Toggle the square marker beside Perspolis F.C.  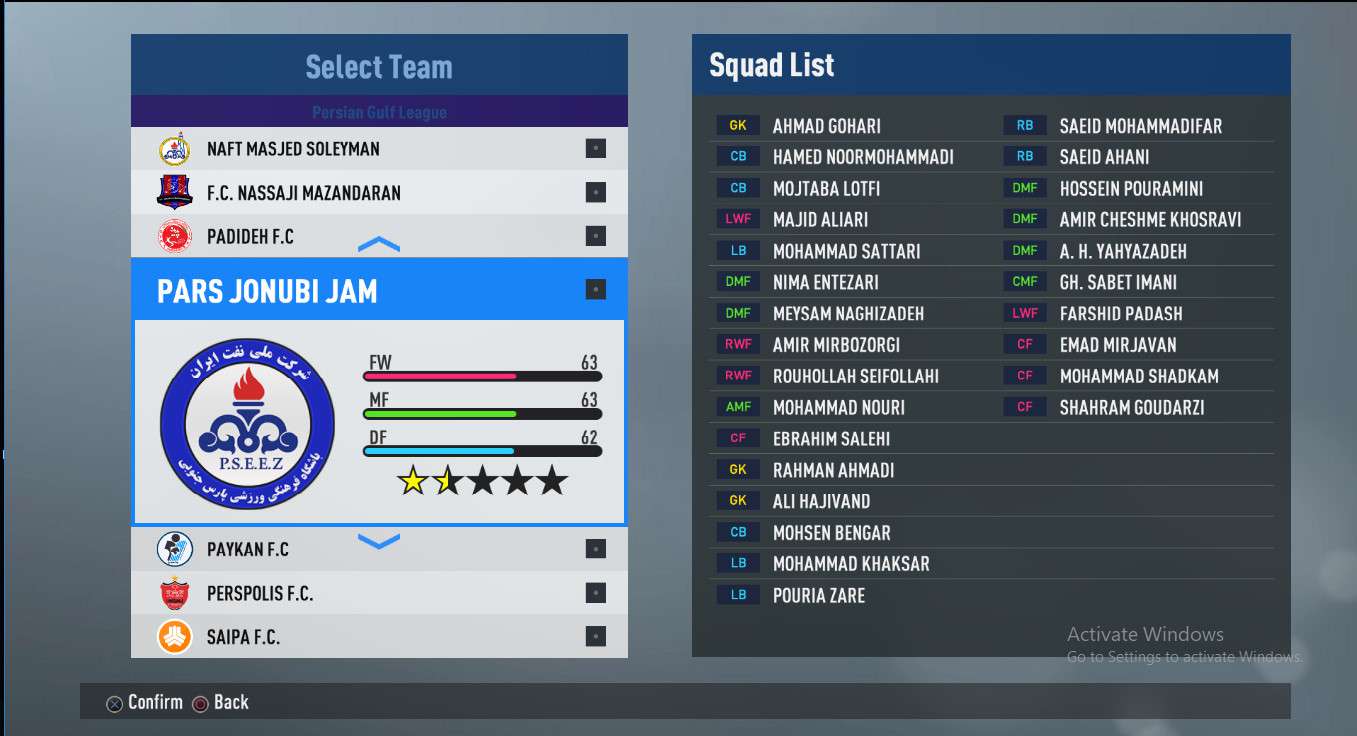point(596,593)
